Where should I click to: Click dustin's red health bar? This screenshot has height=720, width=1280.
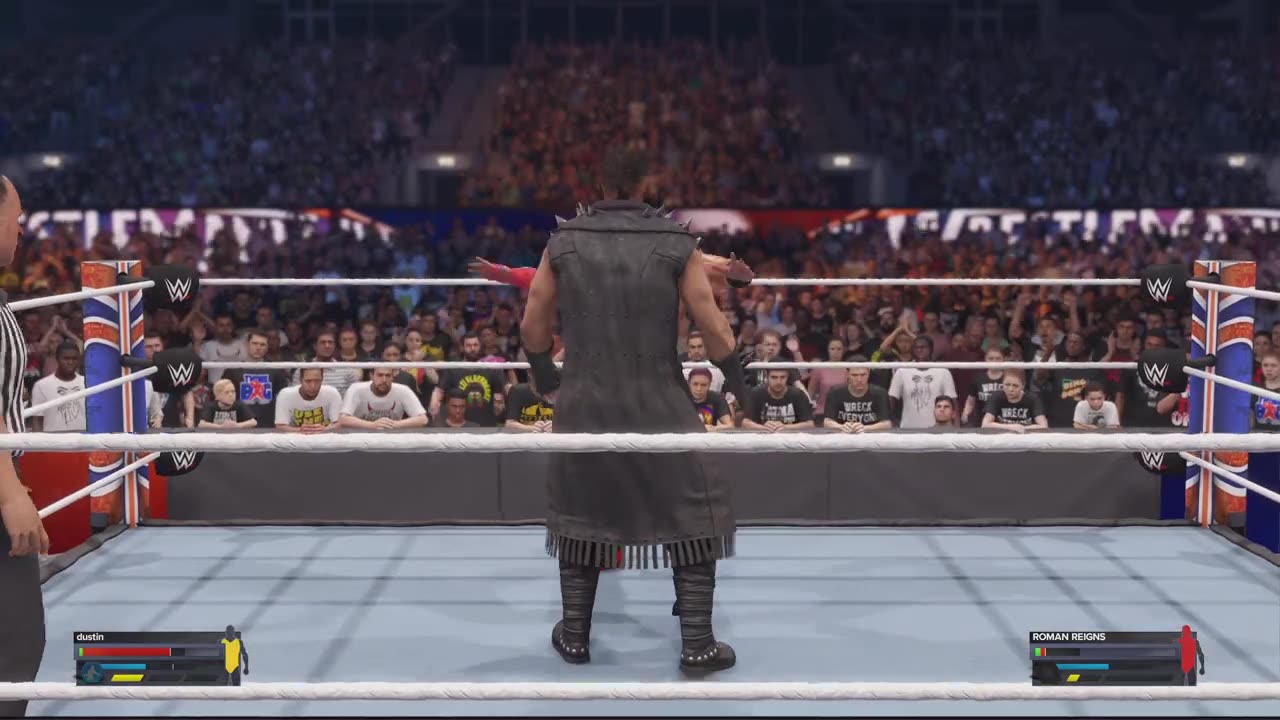pos(125,651)
